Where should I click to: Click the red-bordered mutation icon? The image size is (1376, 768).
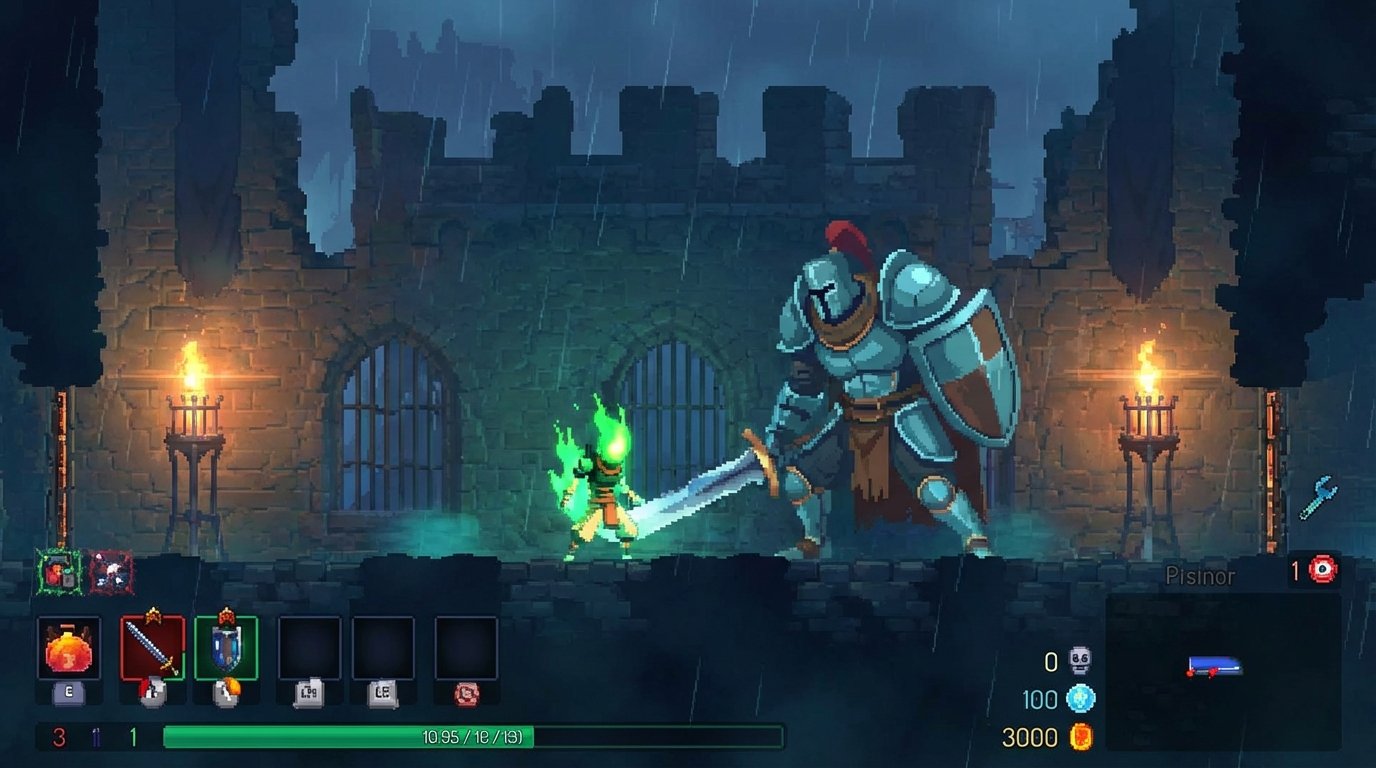click(x=111, y=573)
